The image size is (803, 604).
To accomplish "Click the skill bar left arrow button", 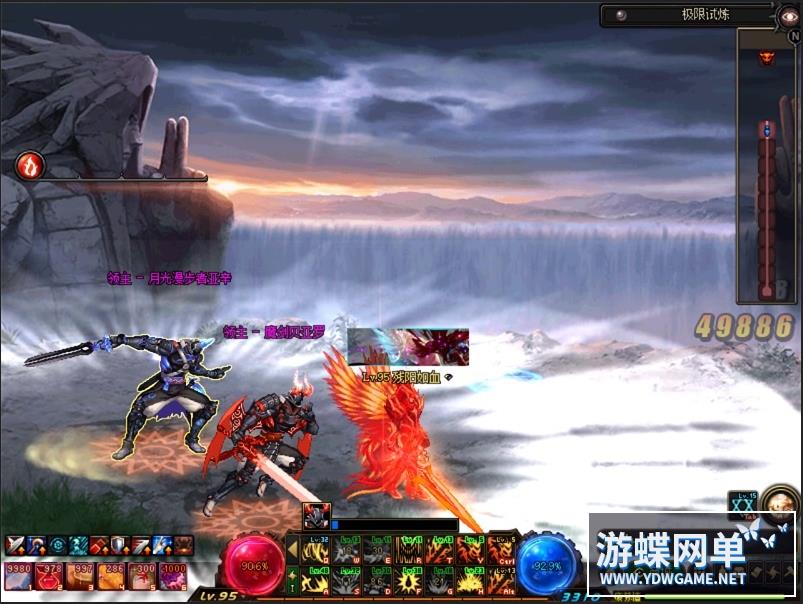I will (292, 548).
